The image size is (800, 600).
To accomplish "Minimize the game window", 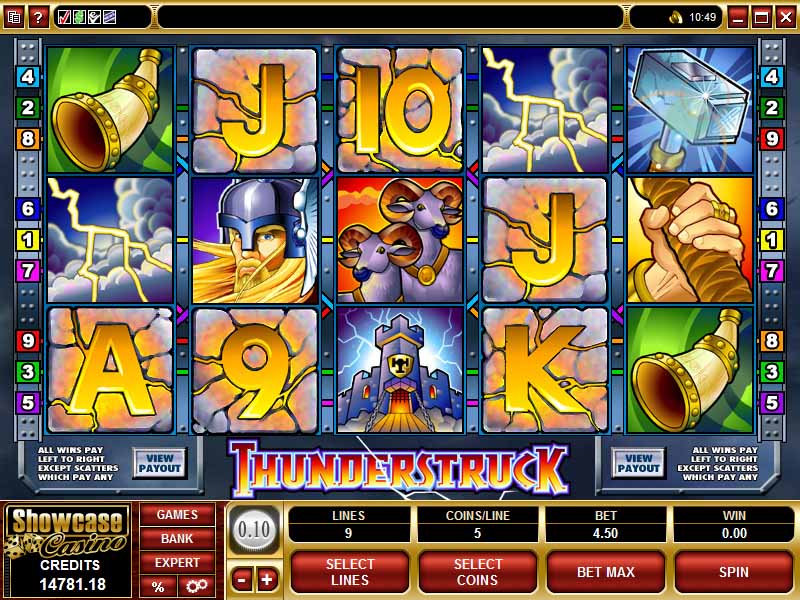I will tap(737, 17).
